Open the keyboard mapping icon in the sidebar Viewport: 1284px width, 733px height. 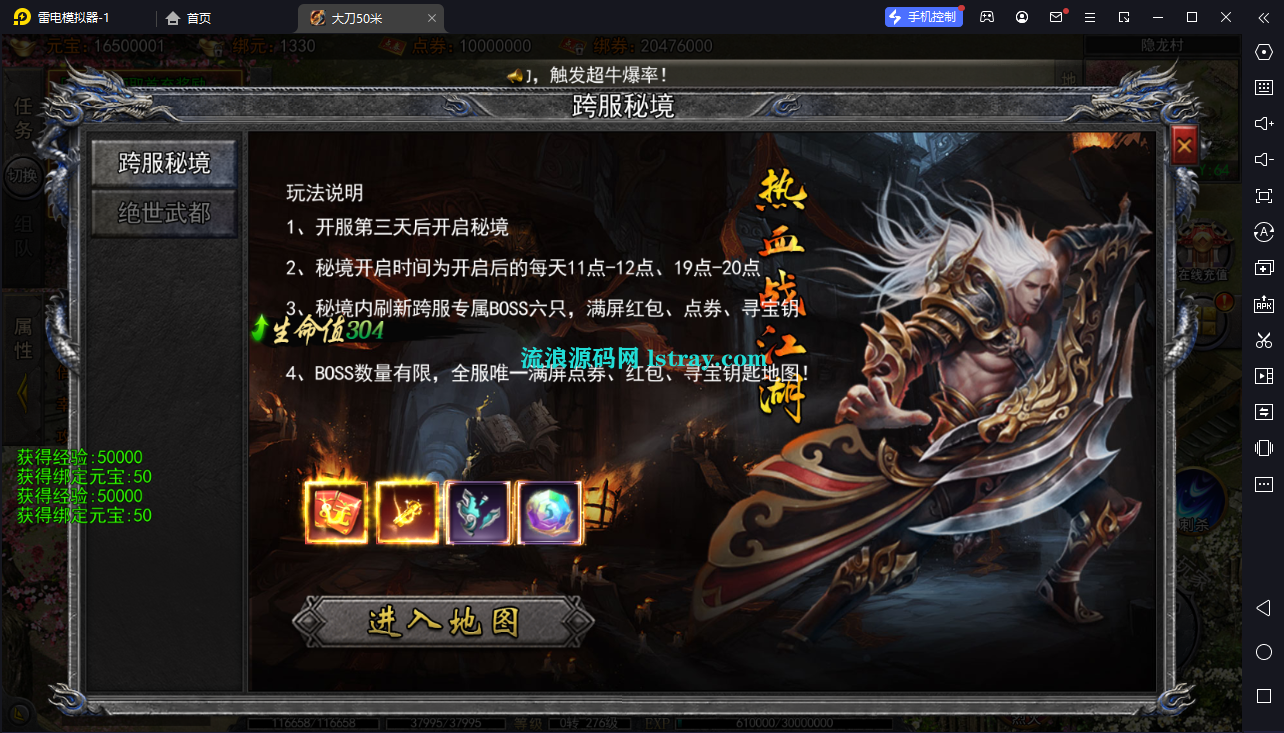1263,88
